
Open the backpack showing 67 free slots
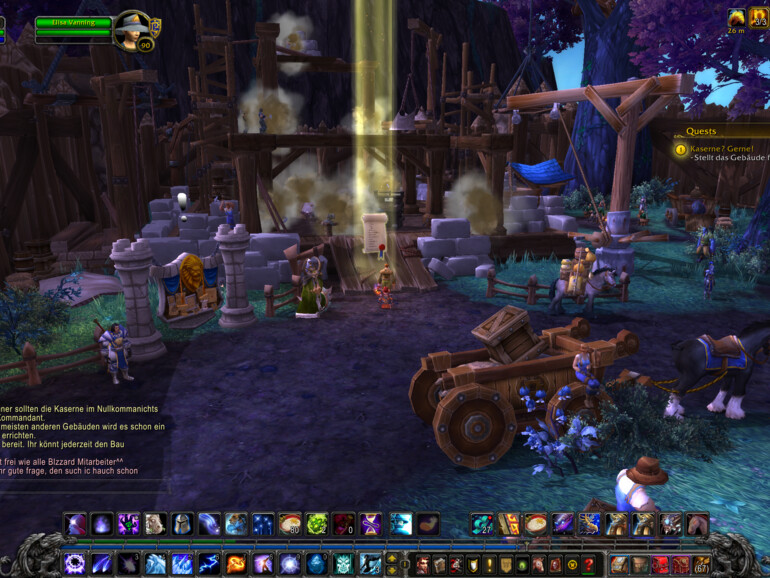coord(702,565)
